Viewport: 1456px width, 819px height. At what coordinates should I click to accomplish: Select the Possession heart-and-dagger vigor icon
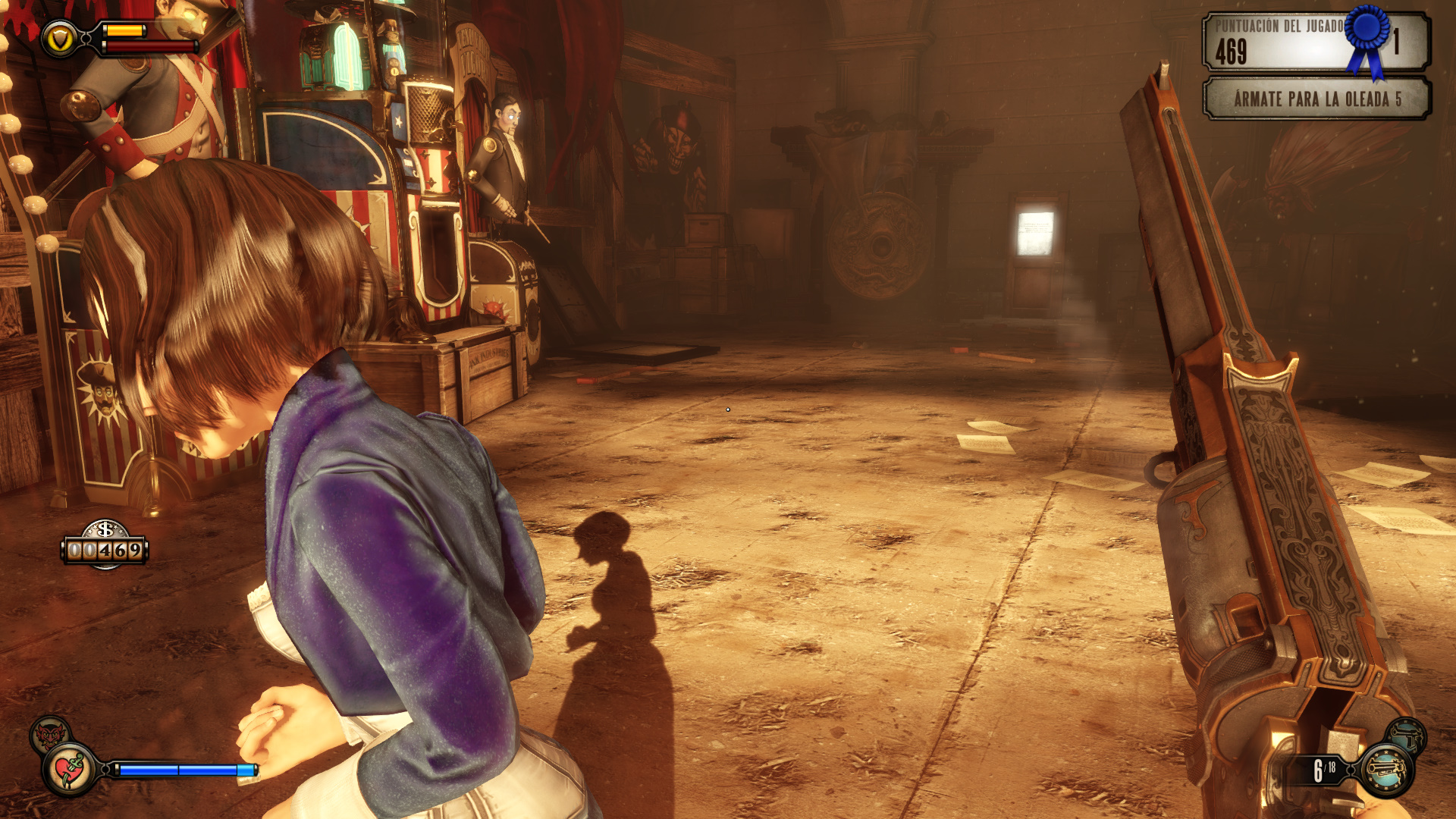point(71,770)
